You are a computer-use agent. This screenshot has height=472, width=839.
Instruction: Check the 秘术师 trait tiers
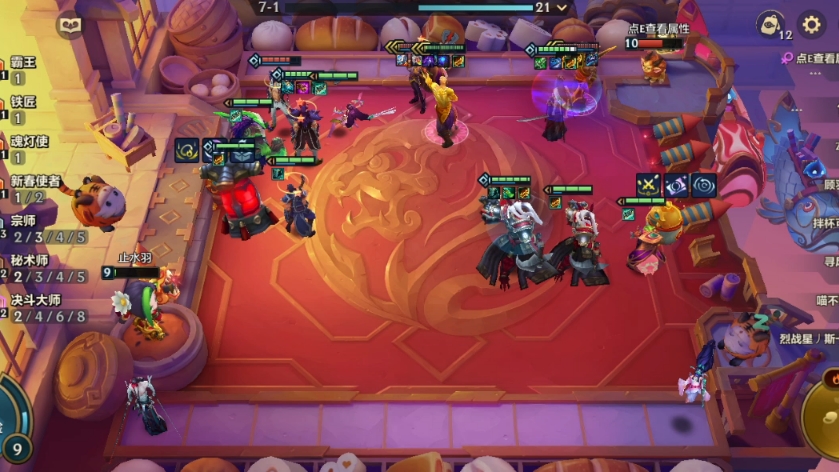tap(45, 270)
